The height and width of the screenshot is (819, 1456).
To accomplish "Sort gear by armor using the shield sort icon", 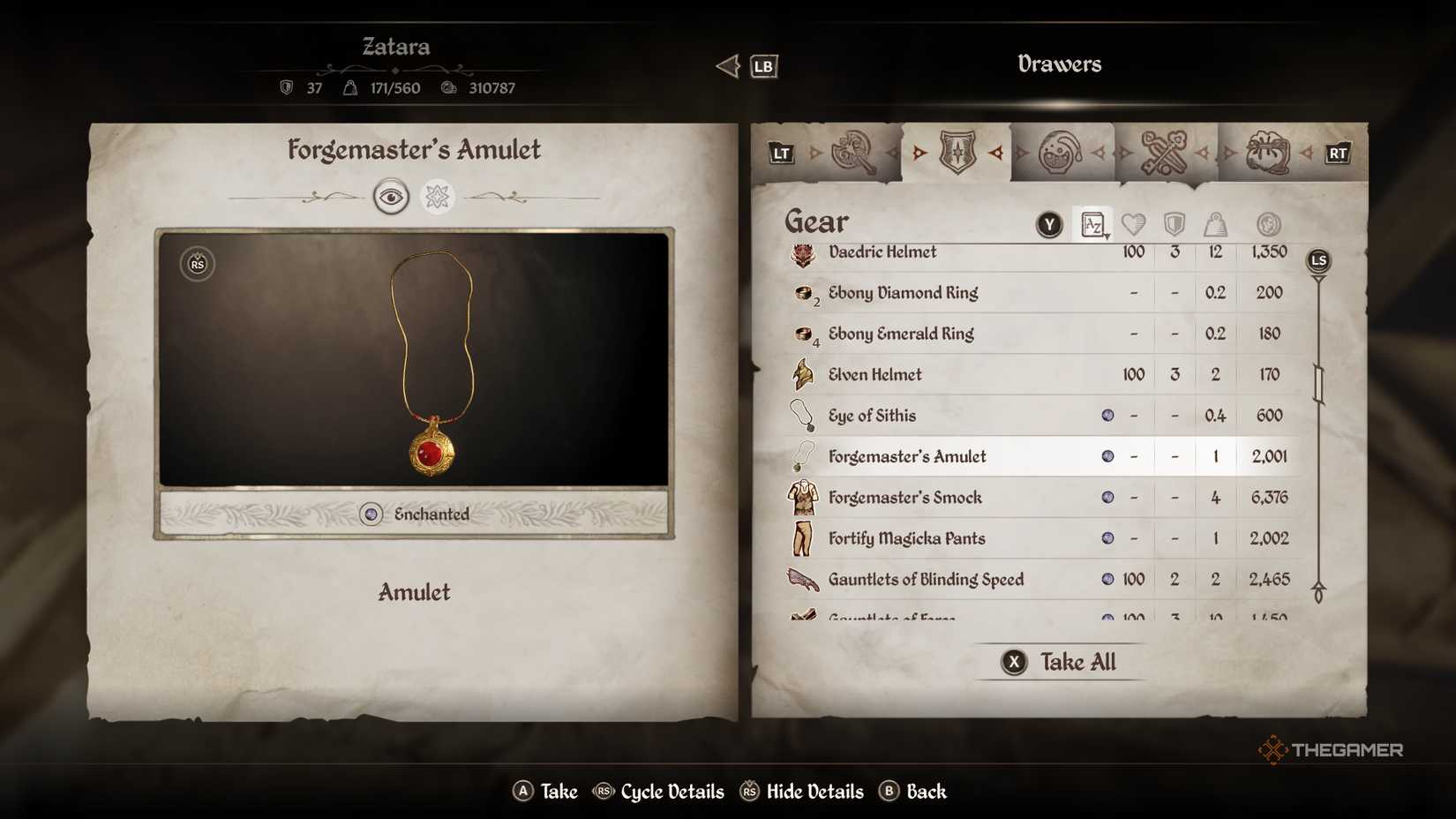I will [x=1174, y=223].
